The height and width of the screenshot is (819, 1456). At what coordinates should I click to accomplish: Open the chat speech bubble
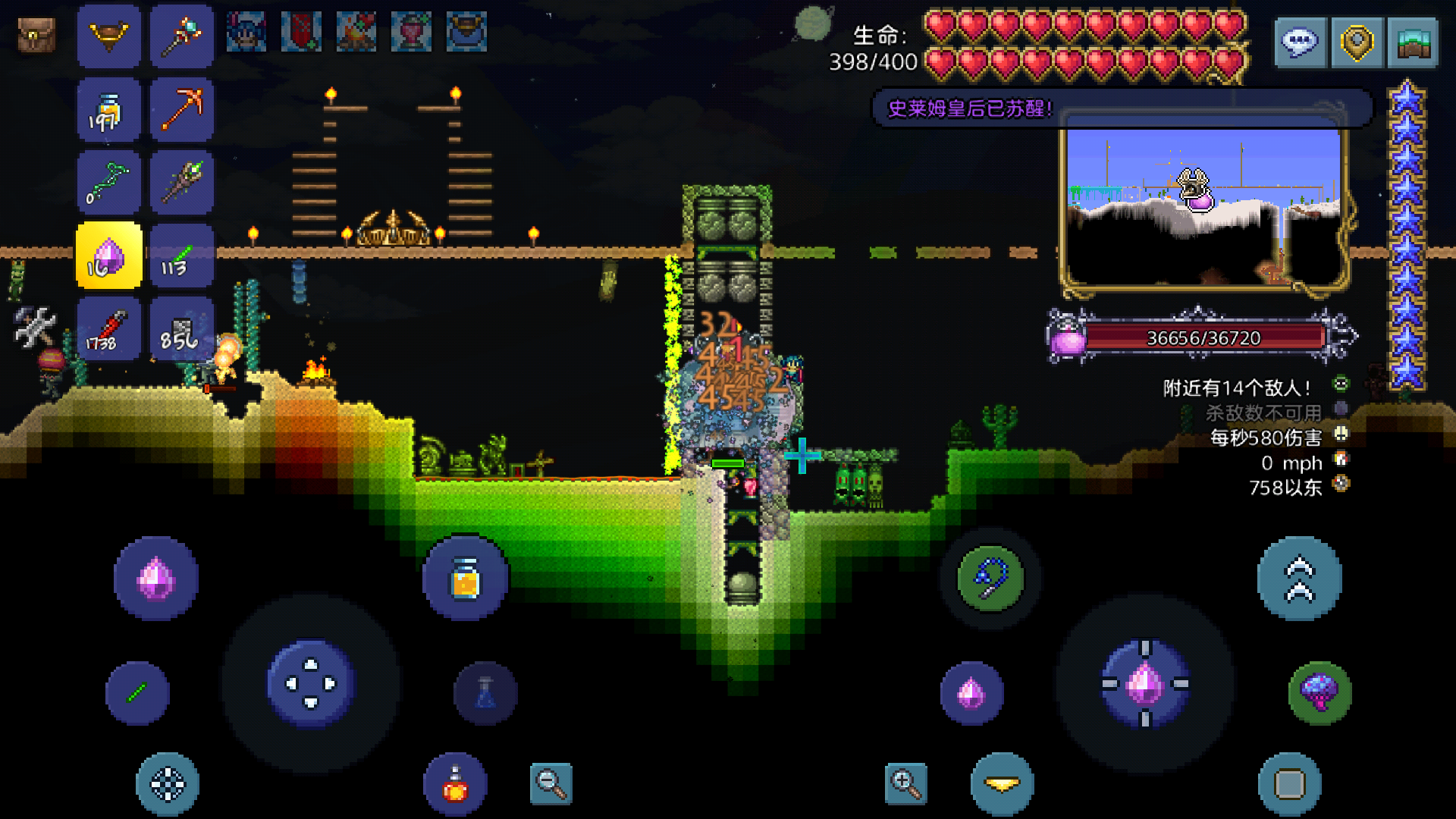tap(1300, 43)
